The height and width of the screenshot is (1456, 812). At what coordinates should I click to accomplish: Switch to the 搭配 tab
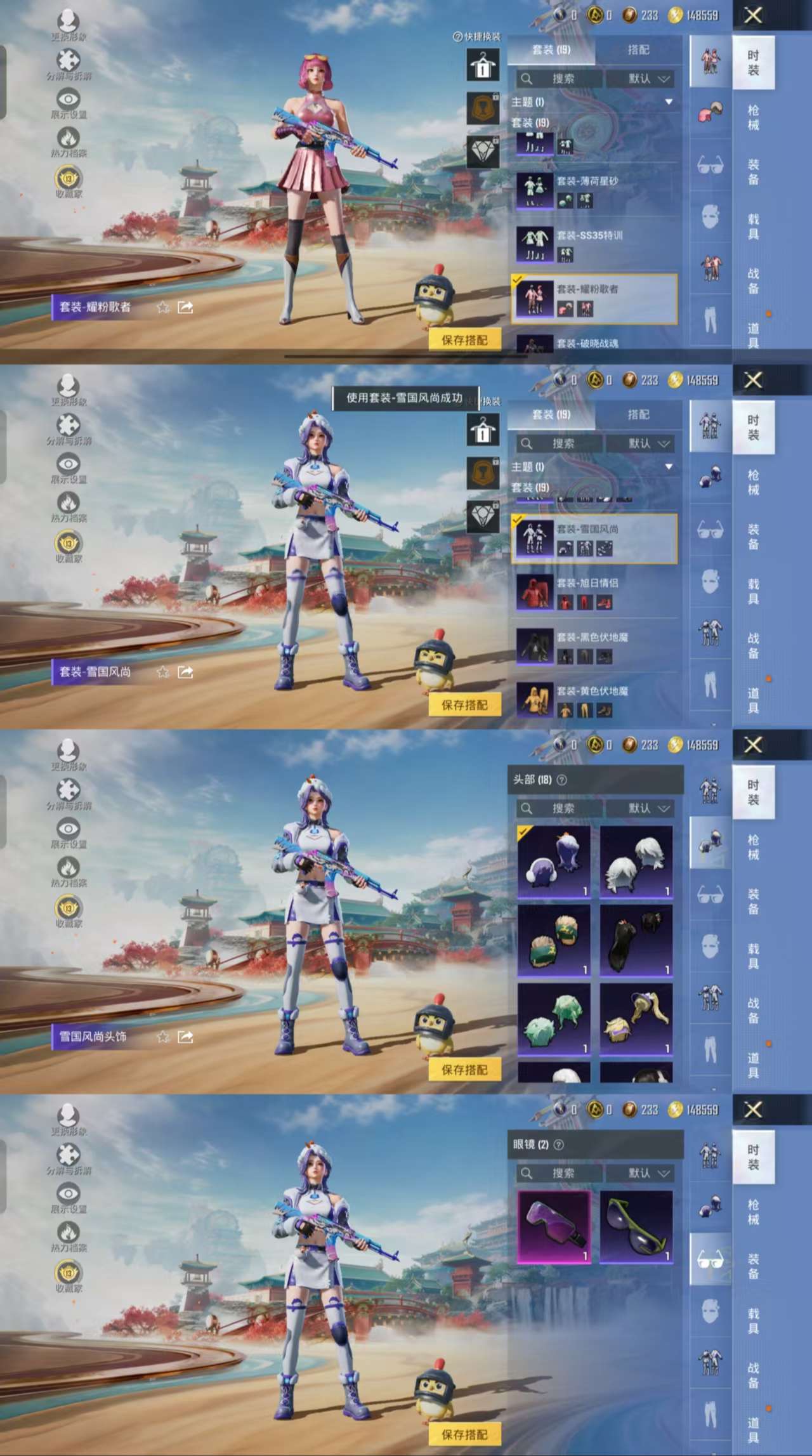click(641, 49)
